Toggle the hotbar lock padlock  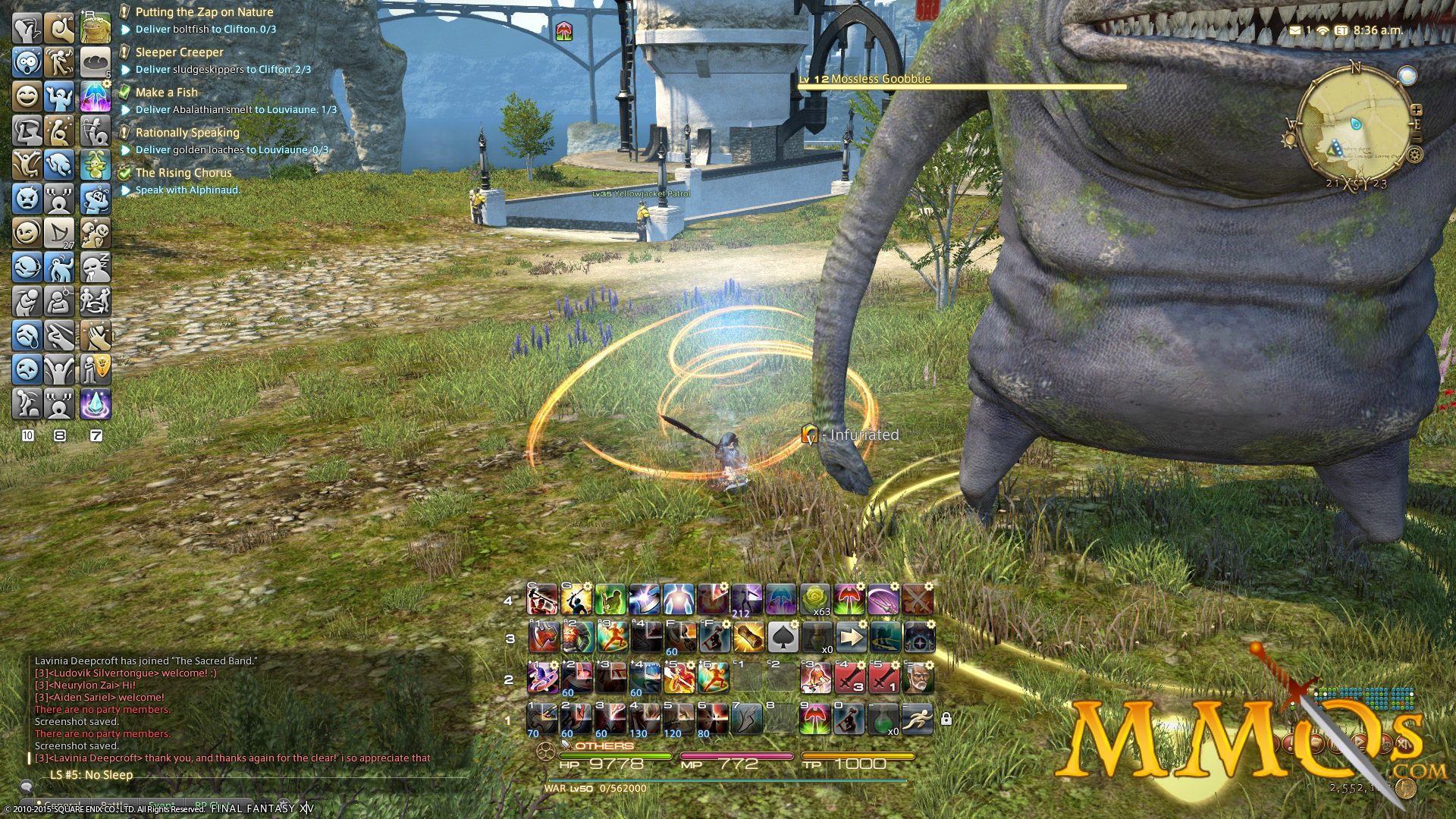point(946,719)
